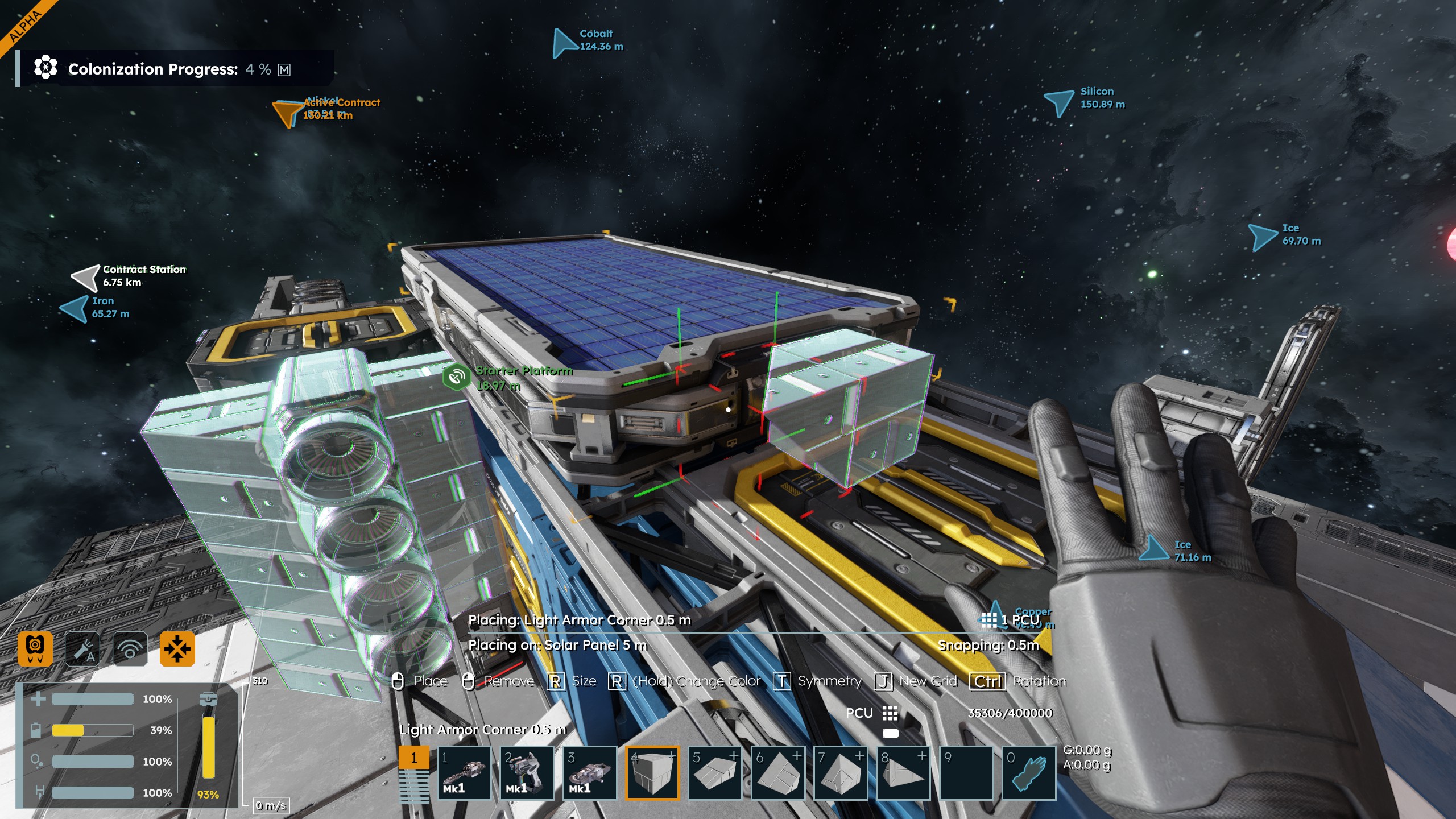The width and height of the screenshot is (1456, 819).
Task: Toggle the inertia dampeners icon
Action: [x=177, y=648]
